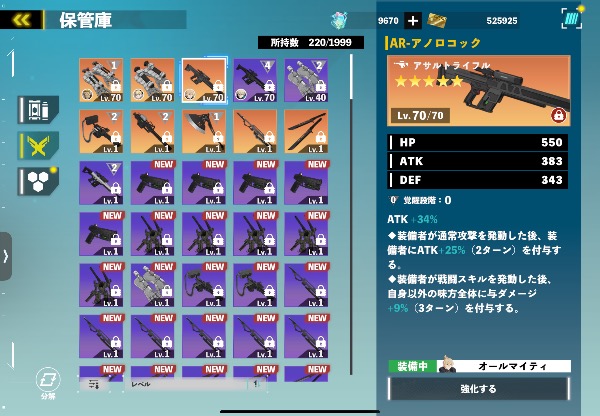
Task: Select the highlighted Lv.70 assault rifle slot
Action: [205, 80]
